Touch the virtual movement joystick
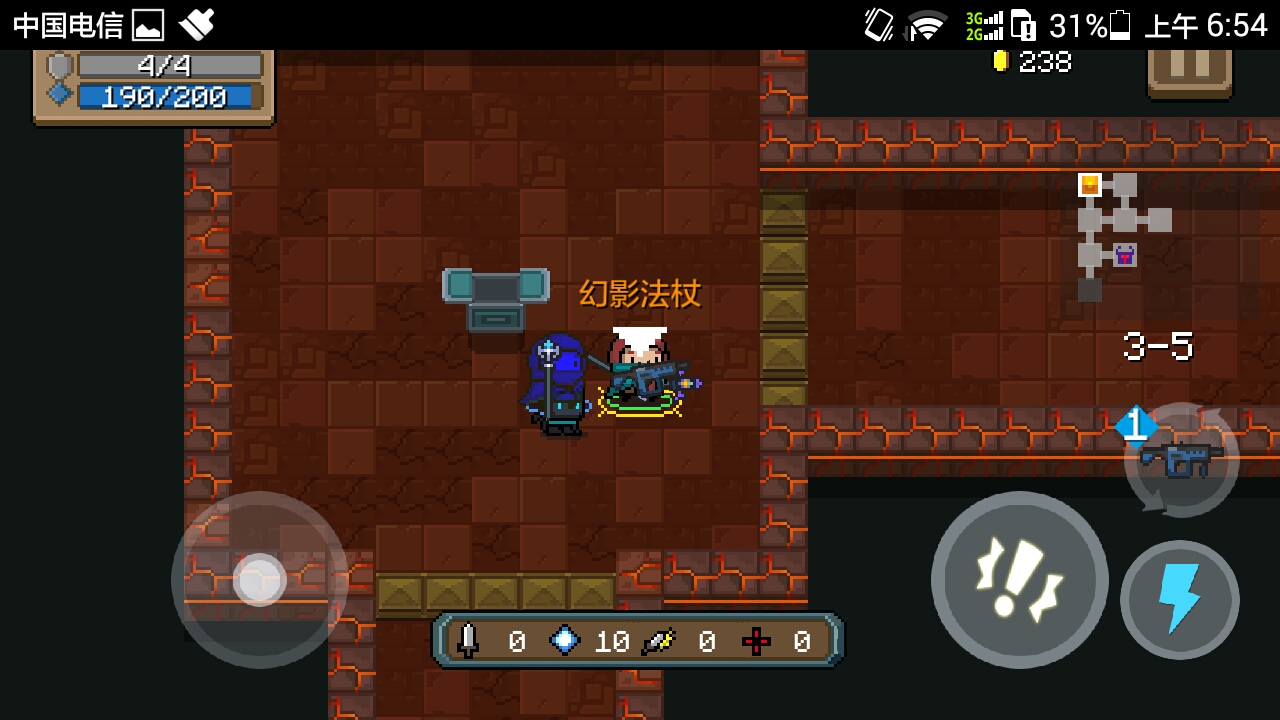Screen dimensions: 1280x720 (260, 579)
